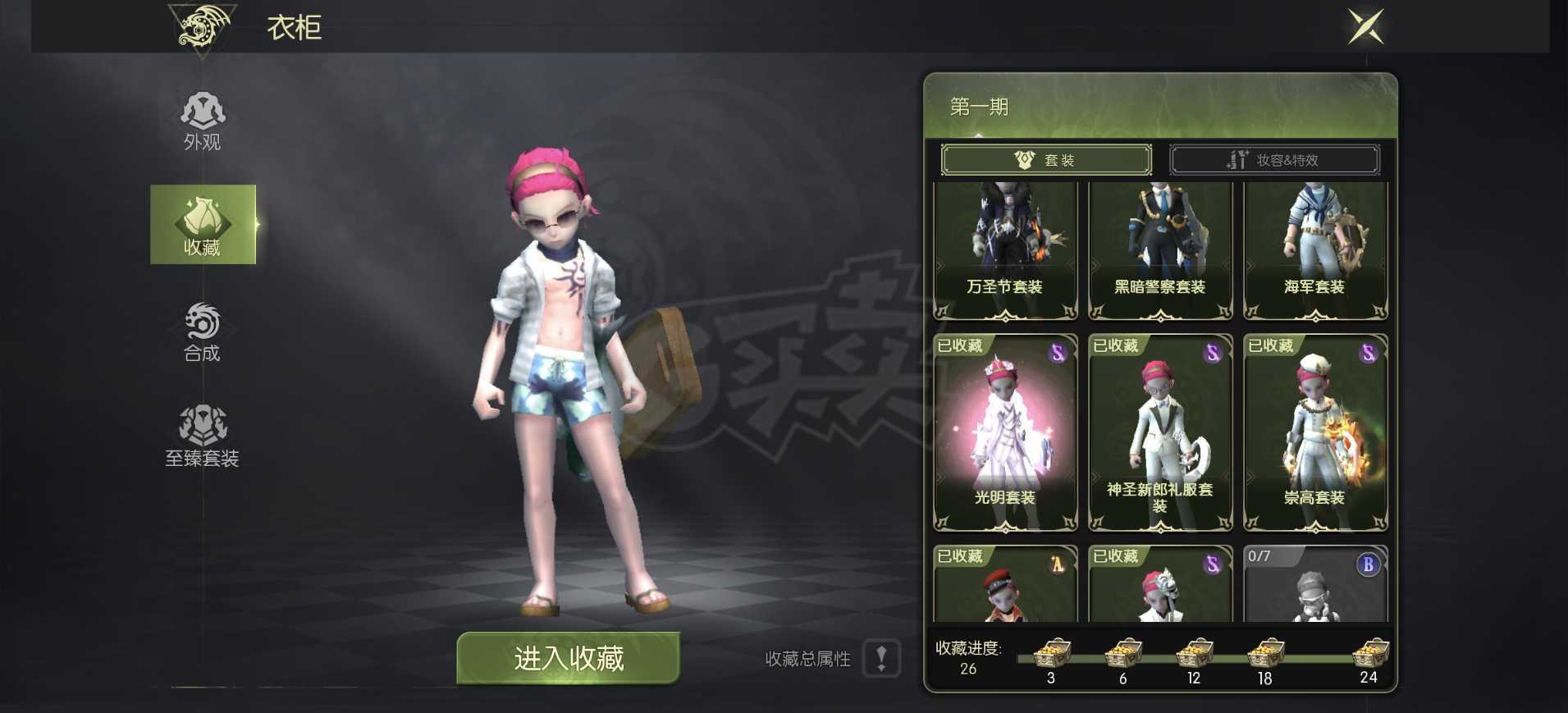The width and height of the screenshot is (1568, 713).
Task: Select the 万圣节套装 costume card
Action: pyautogui.click(x=1005, y=250)
